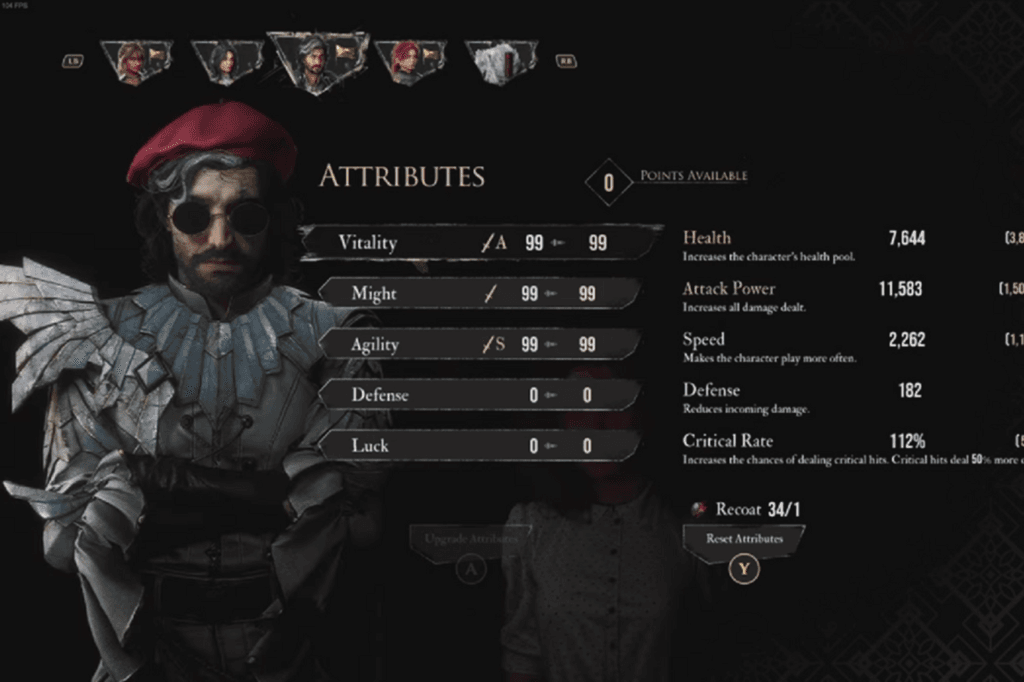Choose the Agility attribute row

click(x=480, y=345)
